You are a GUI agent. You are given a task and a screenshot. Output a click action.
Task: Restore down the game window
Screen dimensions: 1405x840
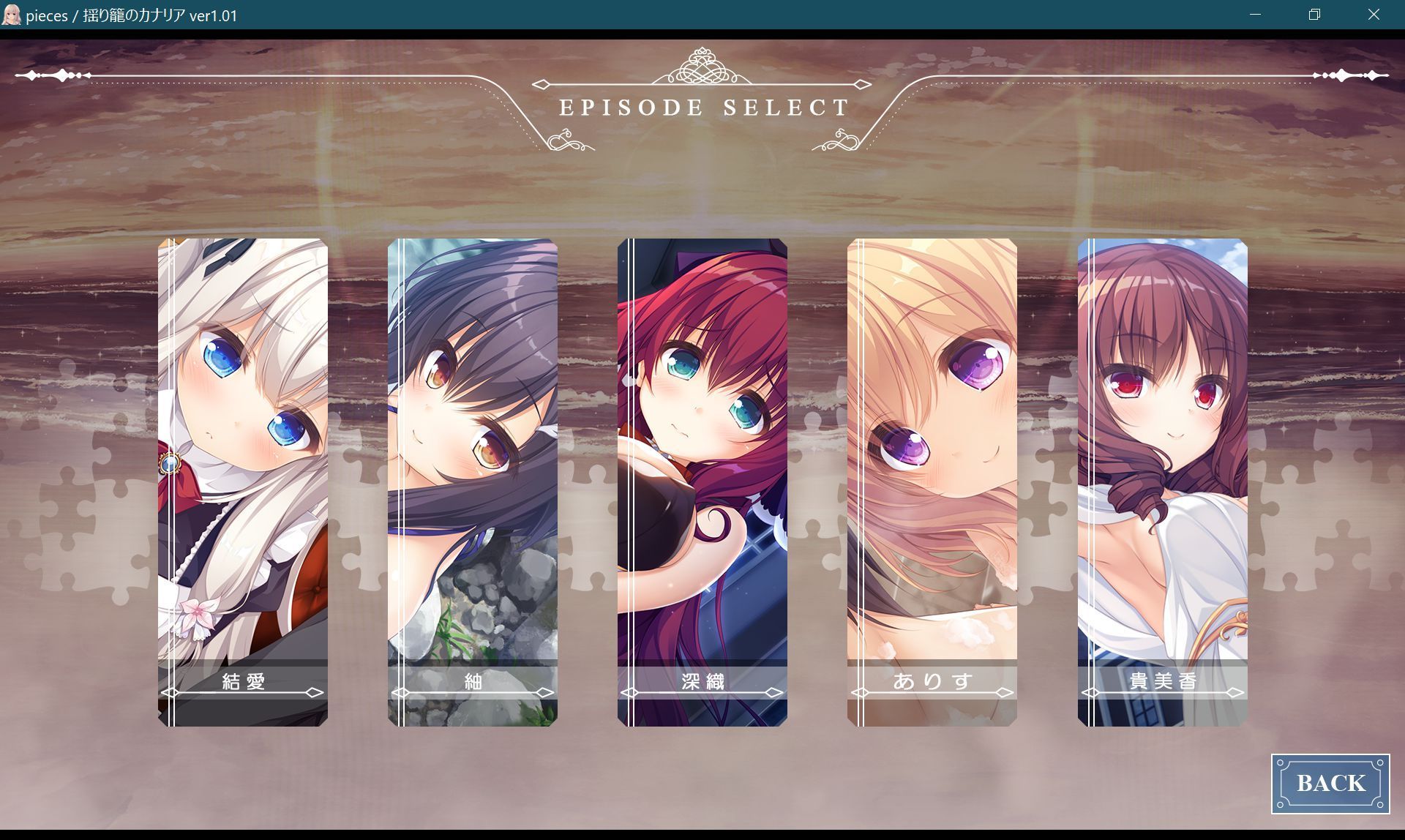pyautogui.click(x=1314, y=15)
